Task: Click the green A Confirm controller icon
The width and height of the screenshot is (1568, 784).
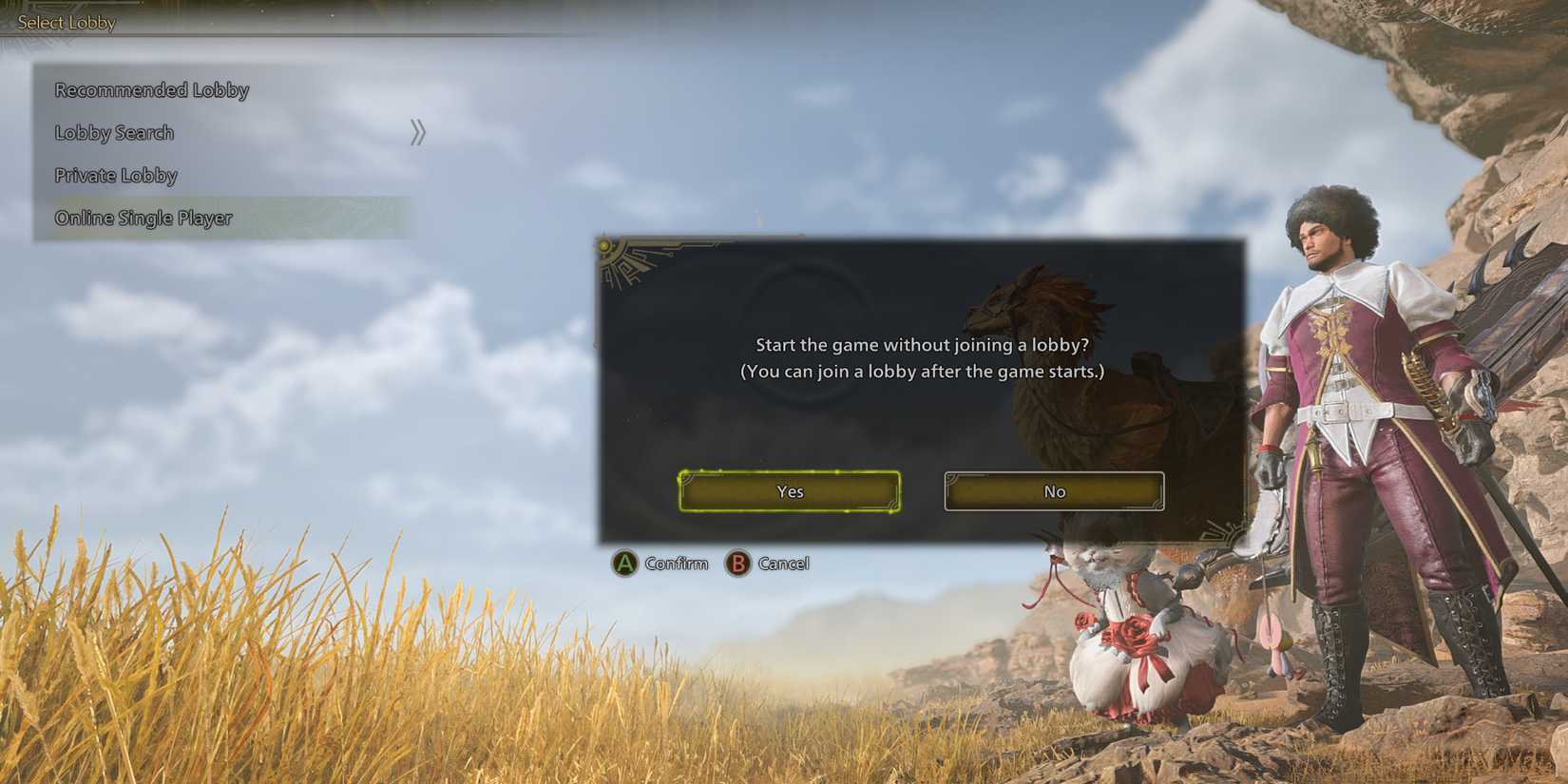Action: (x=626, y=564)
